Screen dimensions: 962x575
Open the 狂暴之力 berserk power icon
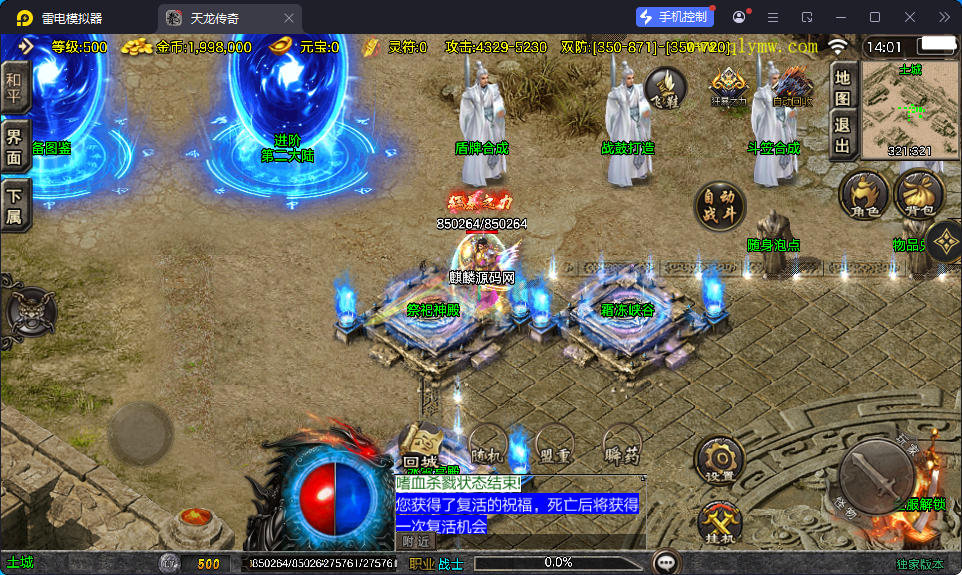point(729,88)
